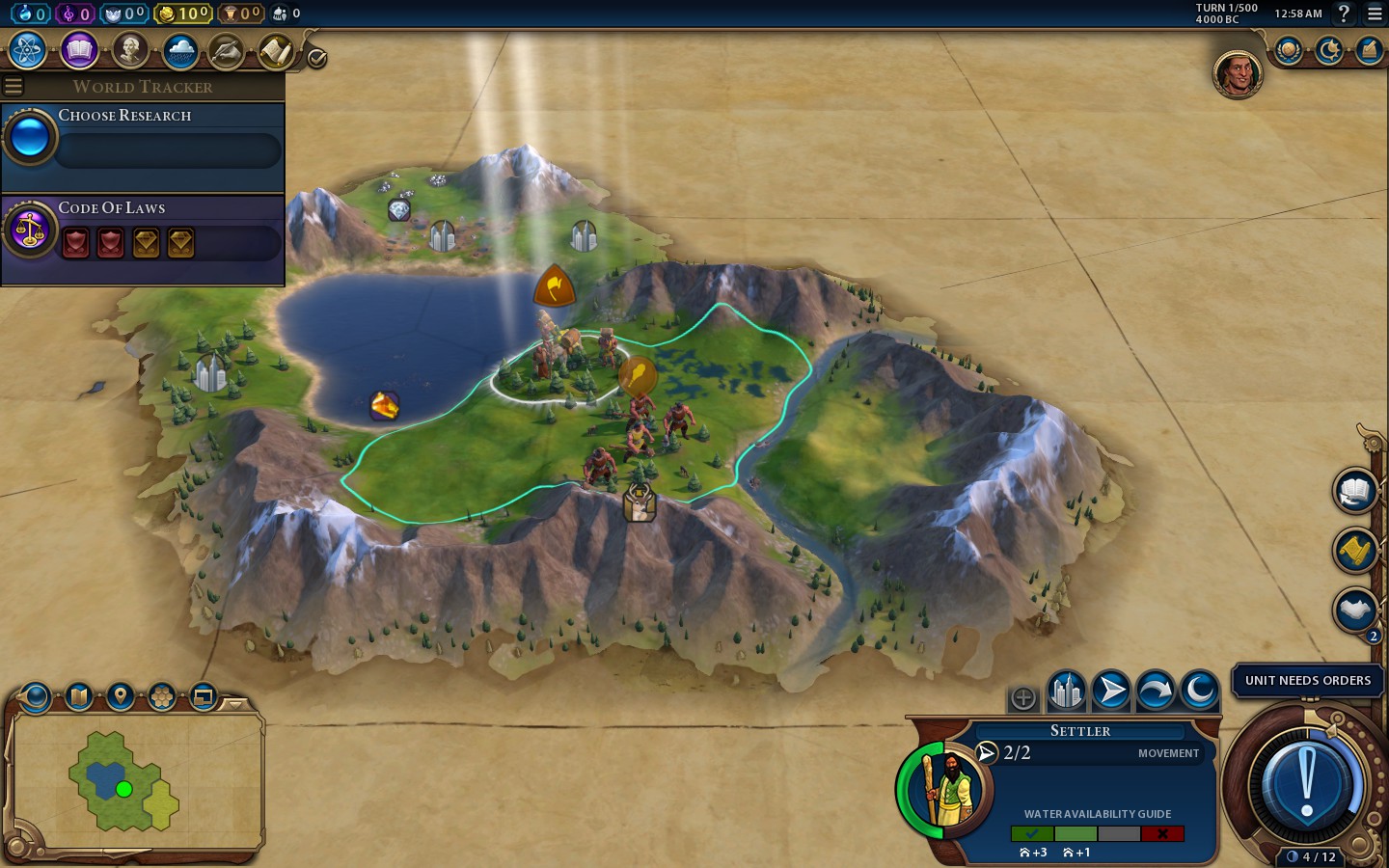This screenshot has height=868, width=1389.
Task: Open the Technology tree (atom icon)
Action: pyautogui.click(x=28, y=50)
